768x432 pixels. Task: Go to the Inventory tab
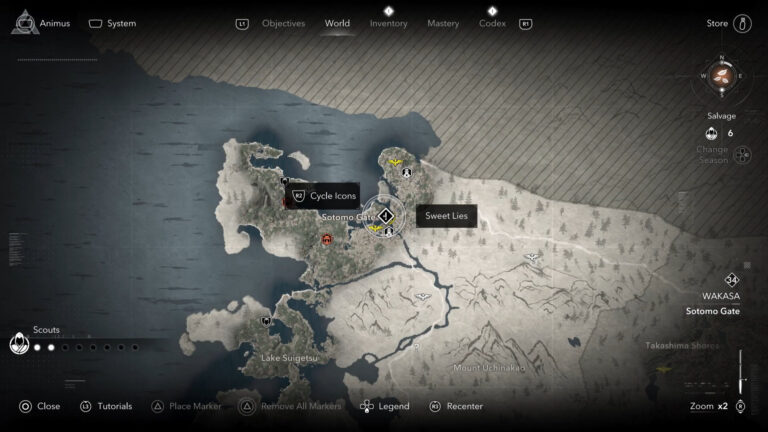388,23
